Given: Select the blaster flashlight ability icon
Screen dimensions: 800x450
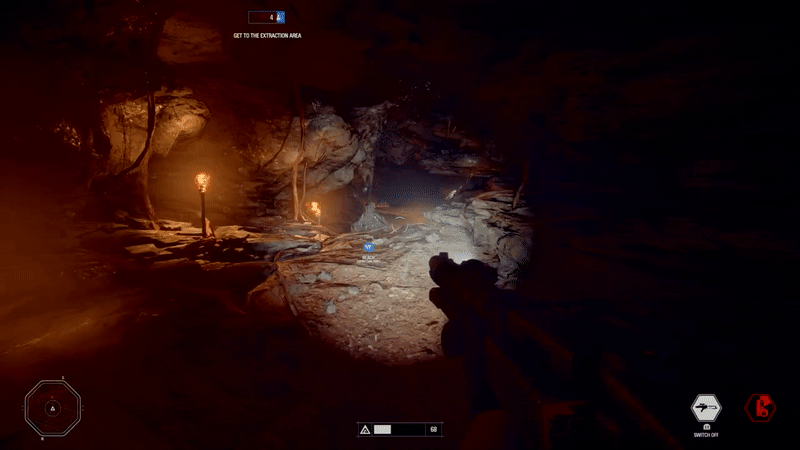Looking at the screenshot, I should coord(706,408).
